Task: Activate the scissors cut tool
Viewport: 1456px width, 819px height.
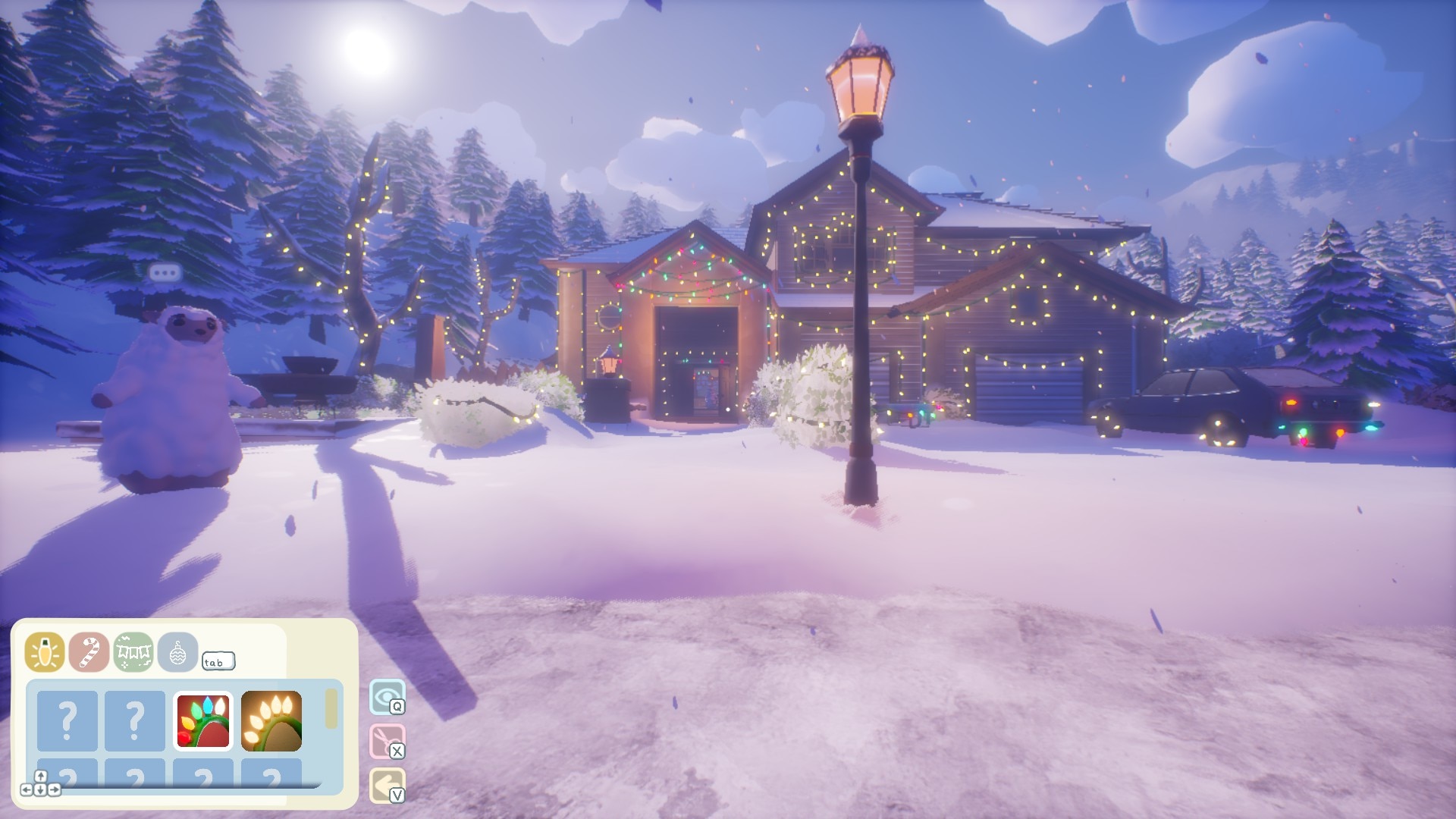Action: click(387, 741)
